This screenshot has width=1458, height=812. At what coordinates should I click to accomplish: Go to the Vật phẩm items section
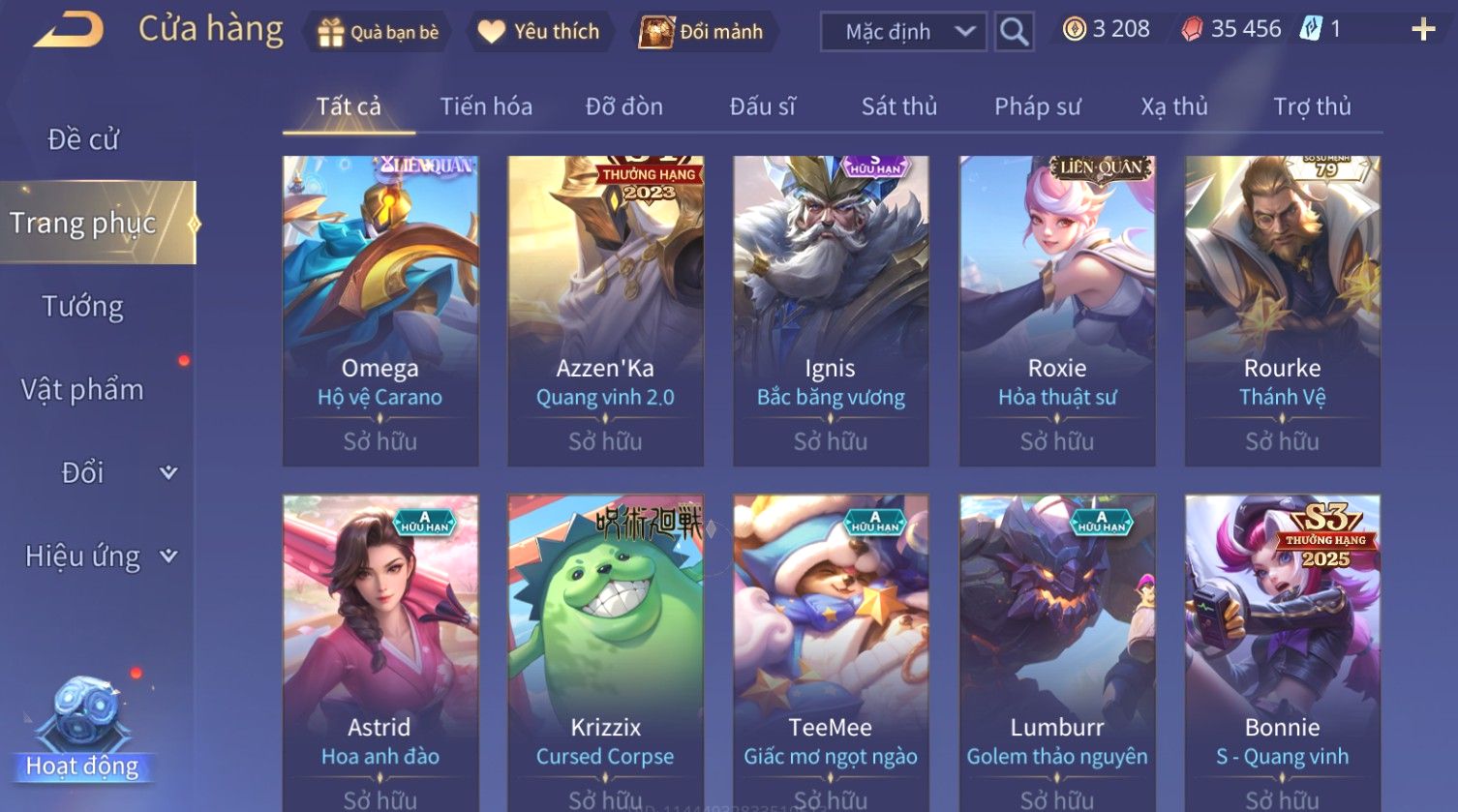click(x=83, y=390)
